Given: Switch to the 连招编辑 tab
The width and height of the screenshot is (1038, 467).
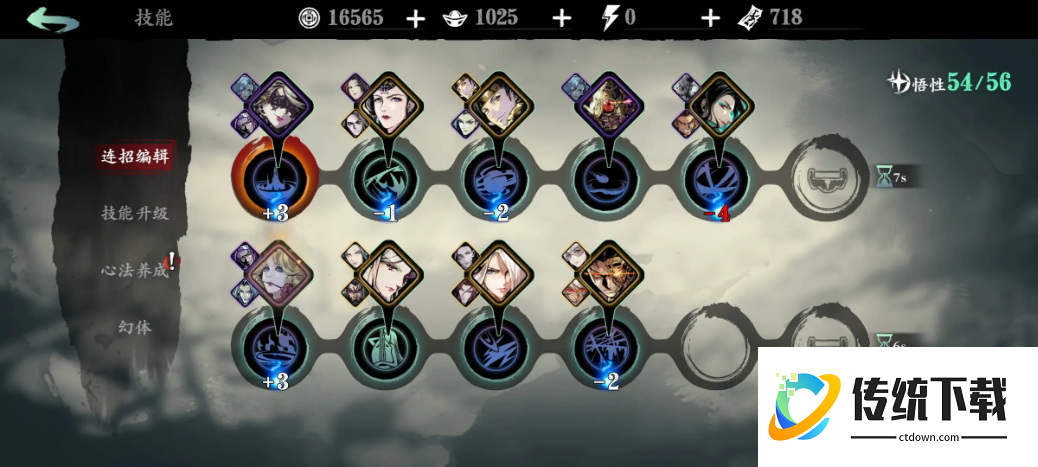Looking at the screenshot, I should coord(134,157).
